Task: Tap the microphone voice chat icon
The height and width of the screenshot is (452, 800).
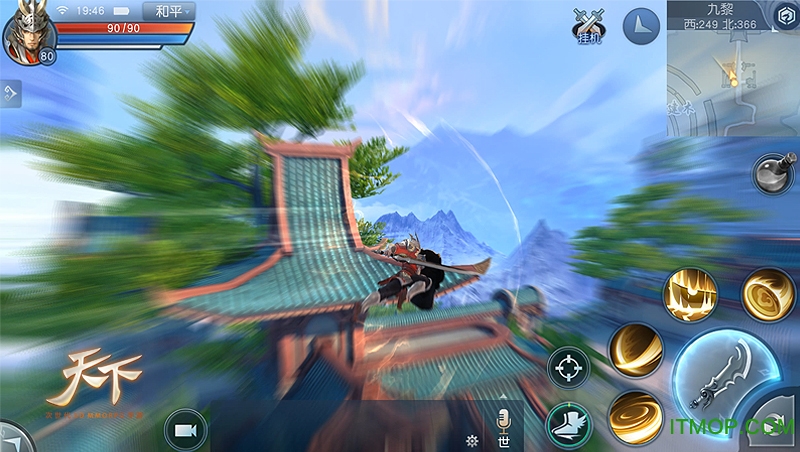Action: 504,418
